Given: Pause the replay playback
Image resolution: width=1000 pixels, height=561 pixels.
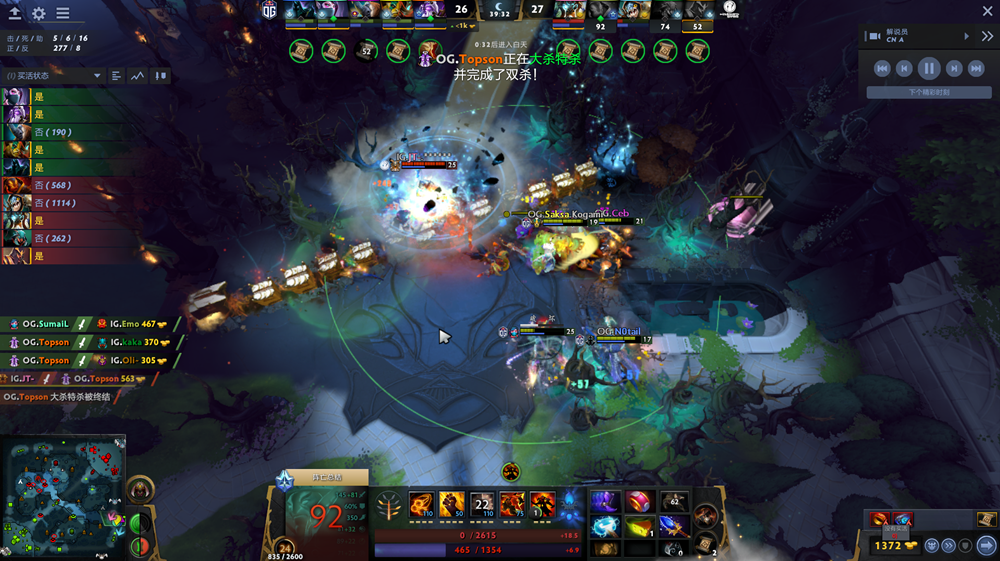Looking at the screenshot, I should coord(929,68).
